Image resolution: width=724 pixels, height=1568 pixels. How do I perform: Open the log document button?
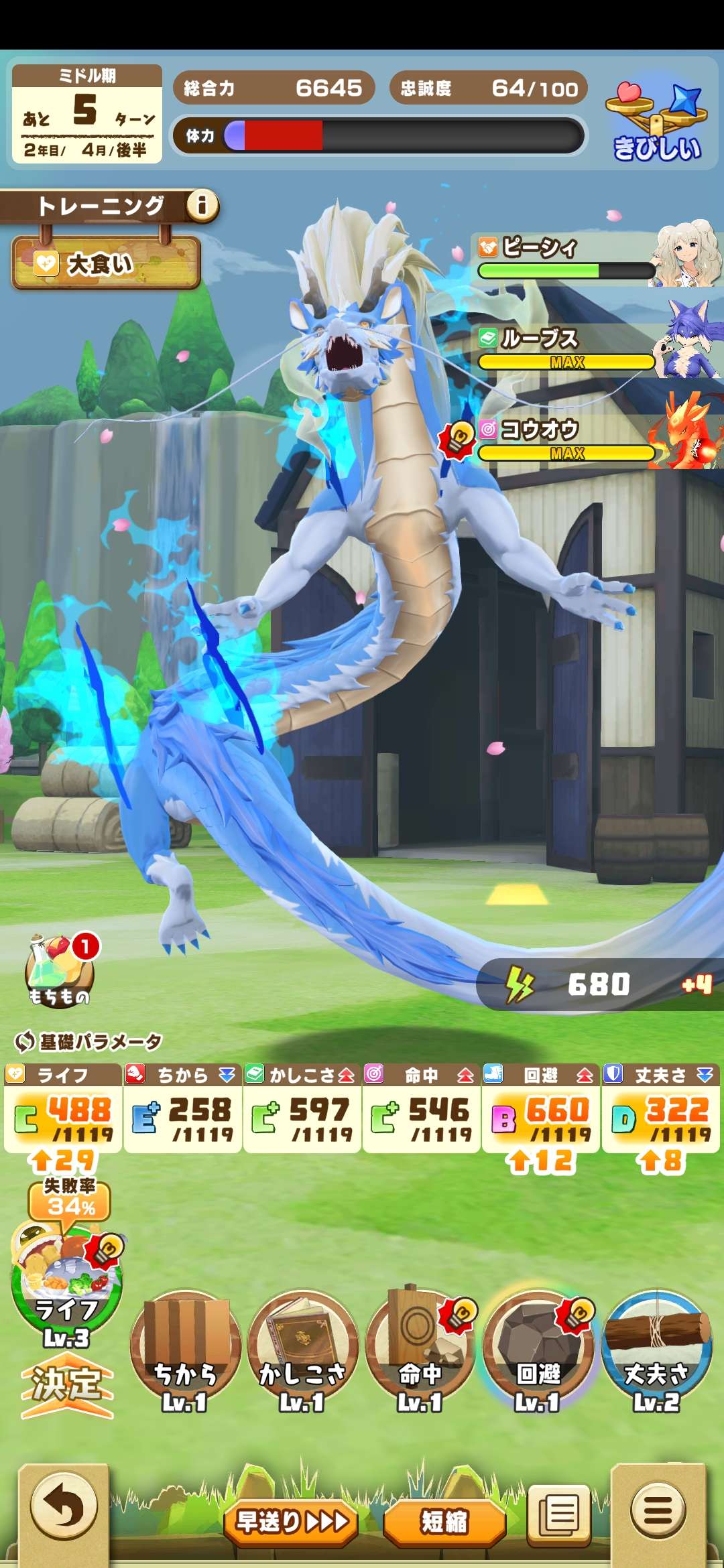pyautogui.click(x=559, y=1512)
